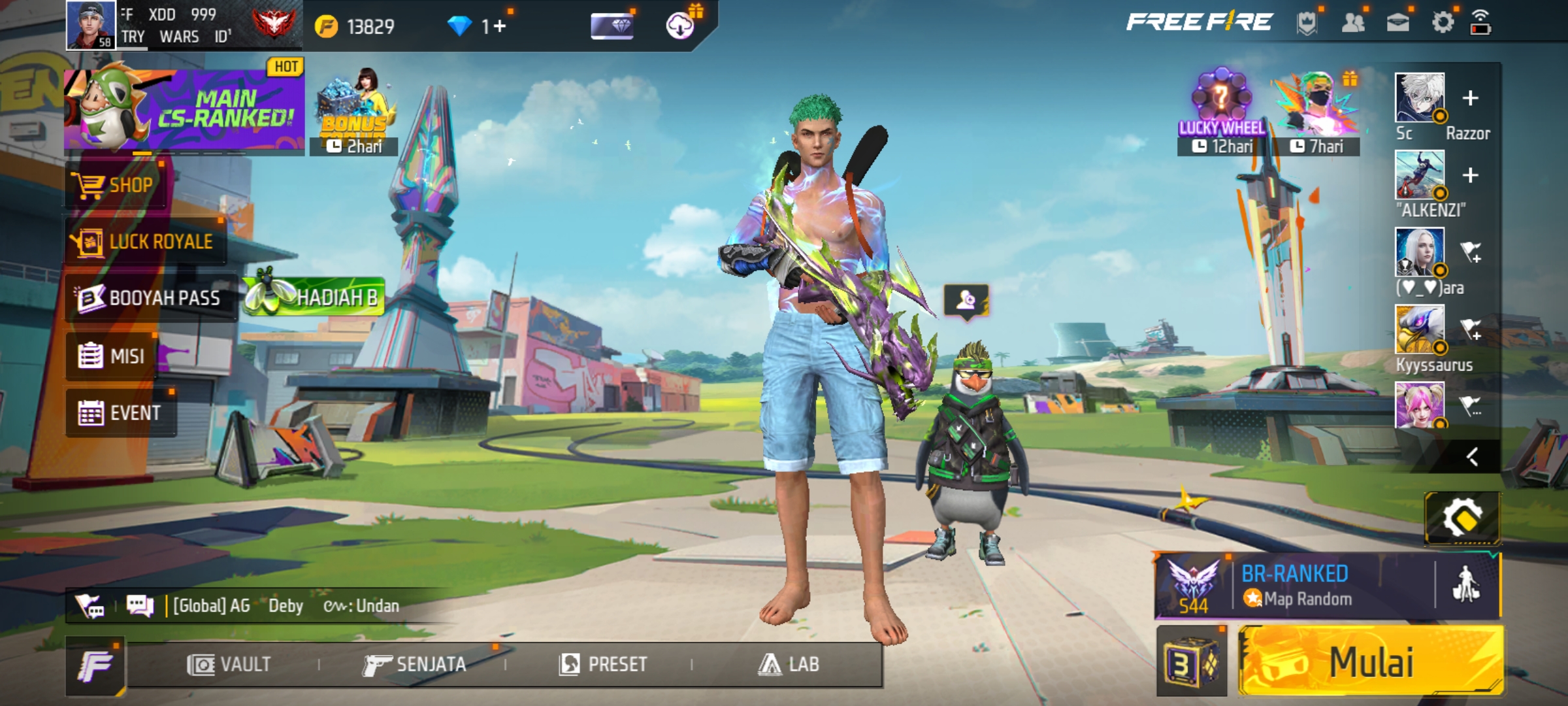Open the PRESET tab
Viewport: 1568px width, 706px height.
603,665
